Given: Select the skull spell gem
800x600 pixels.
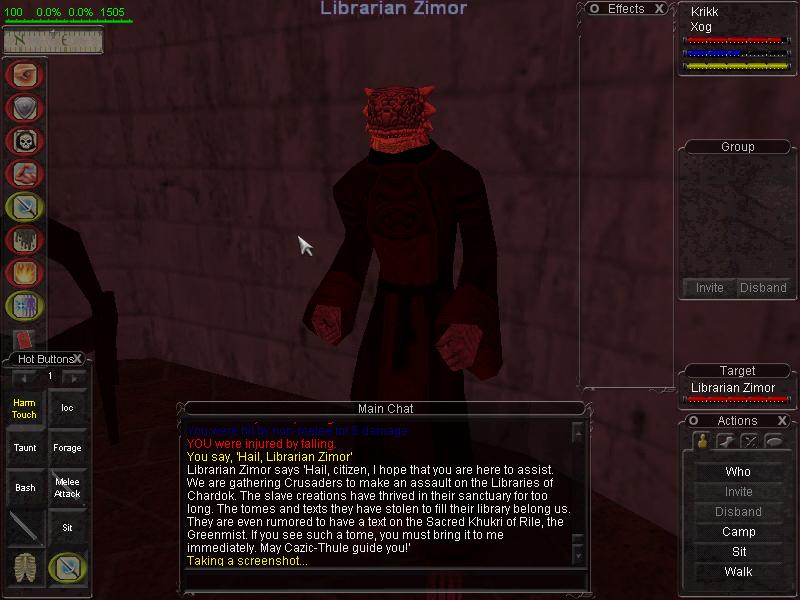Looking at the screenshot, I should tap(23, 142).
